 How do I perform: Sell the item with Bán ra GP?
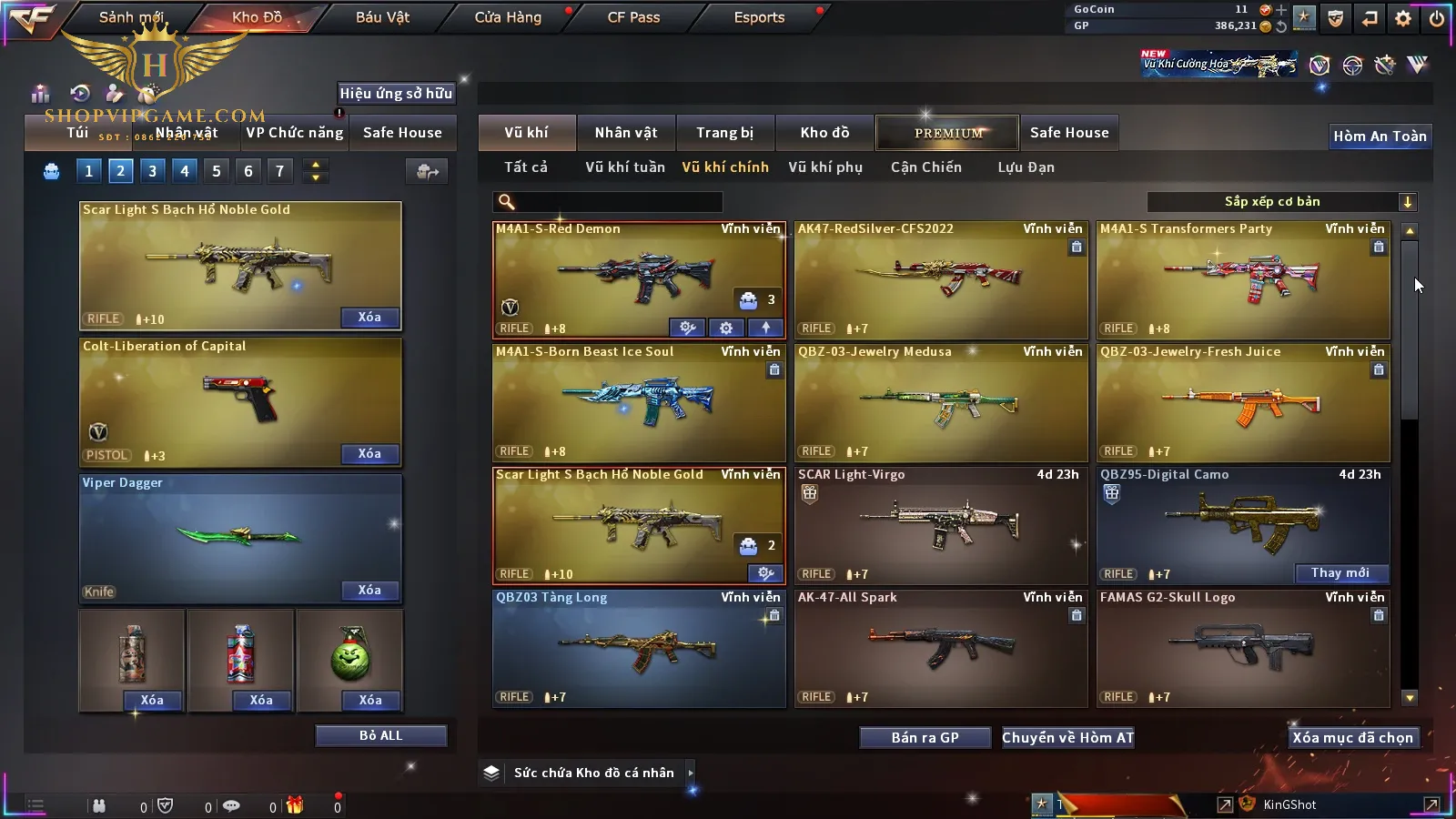(x=925, y=738)
